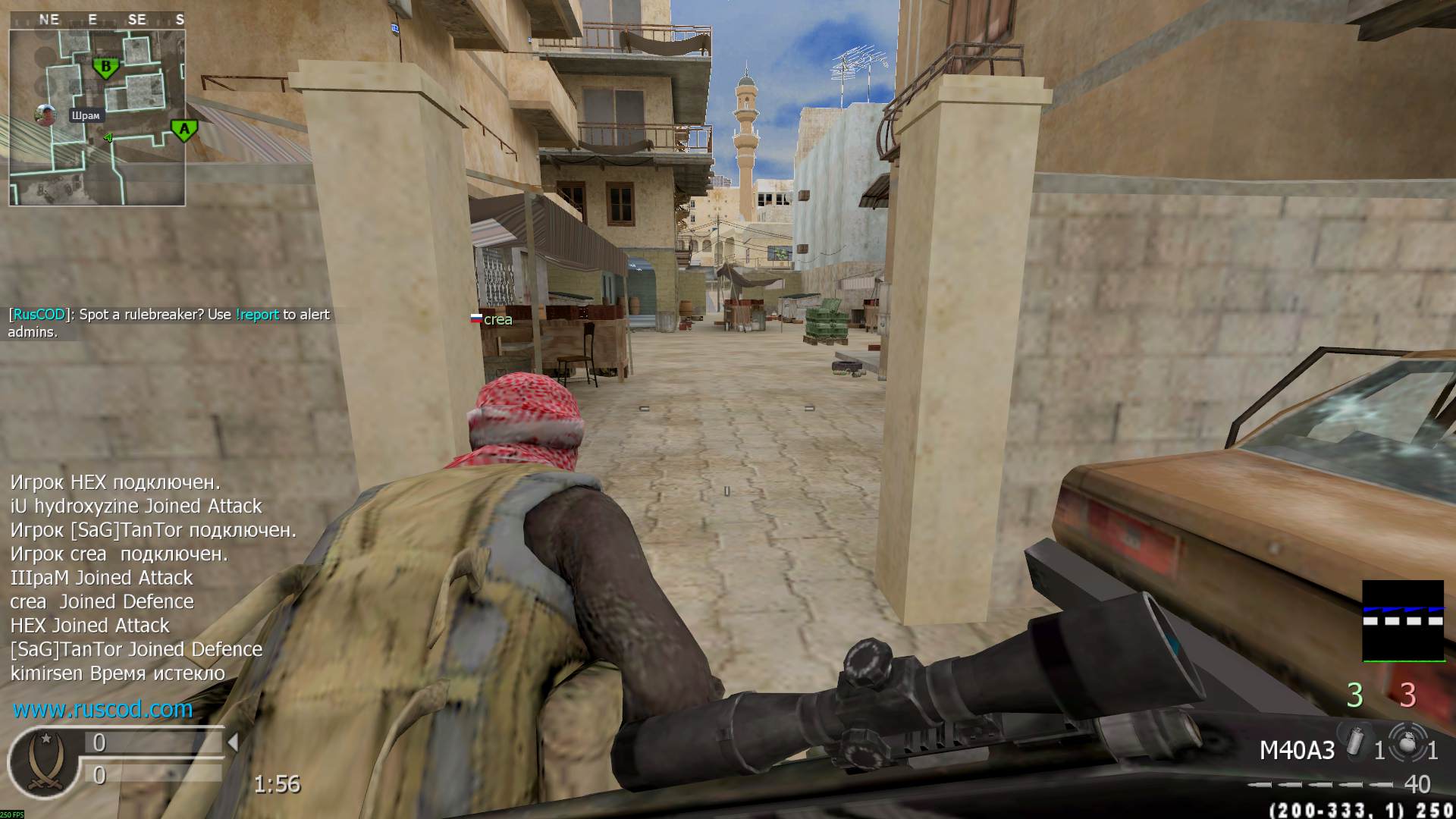The image size is (1456, 819).
Task: Click the M40A3 weapon name label
Action: coord(1297,751)
